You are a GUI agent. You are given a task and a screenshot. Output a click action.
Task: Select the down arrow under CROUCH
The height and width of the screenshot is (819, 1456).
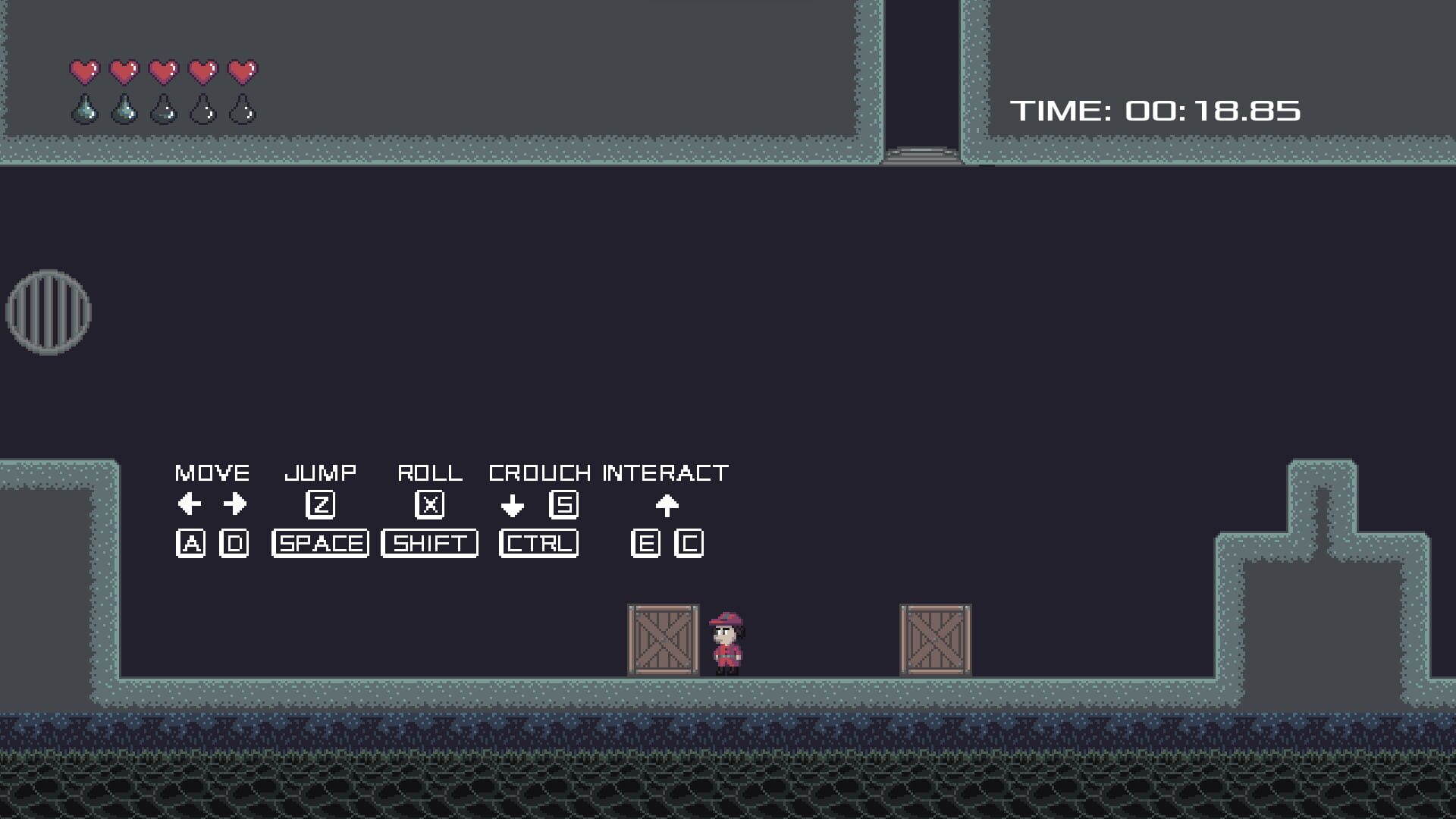tap(513, 504)
